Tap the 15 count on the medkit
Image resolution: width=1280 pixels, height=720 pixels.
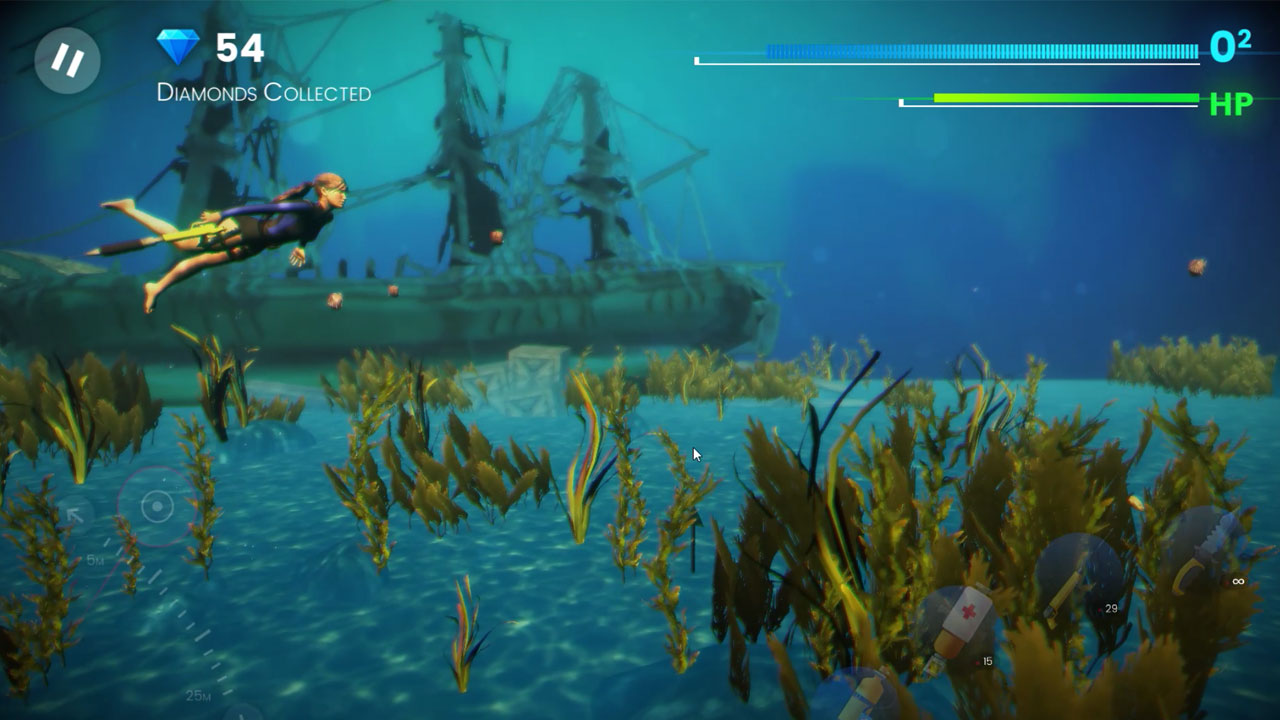[x=985, y=660]
